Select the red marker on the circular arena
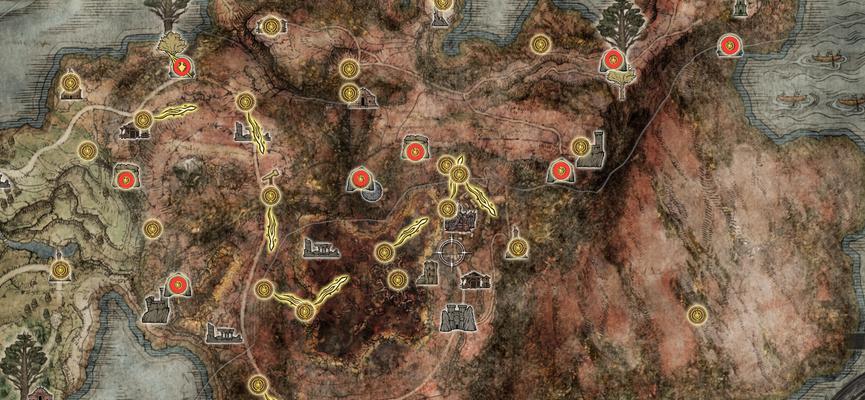 click(x=362, y=180)
